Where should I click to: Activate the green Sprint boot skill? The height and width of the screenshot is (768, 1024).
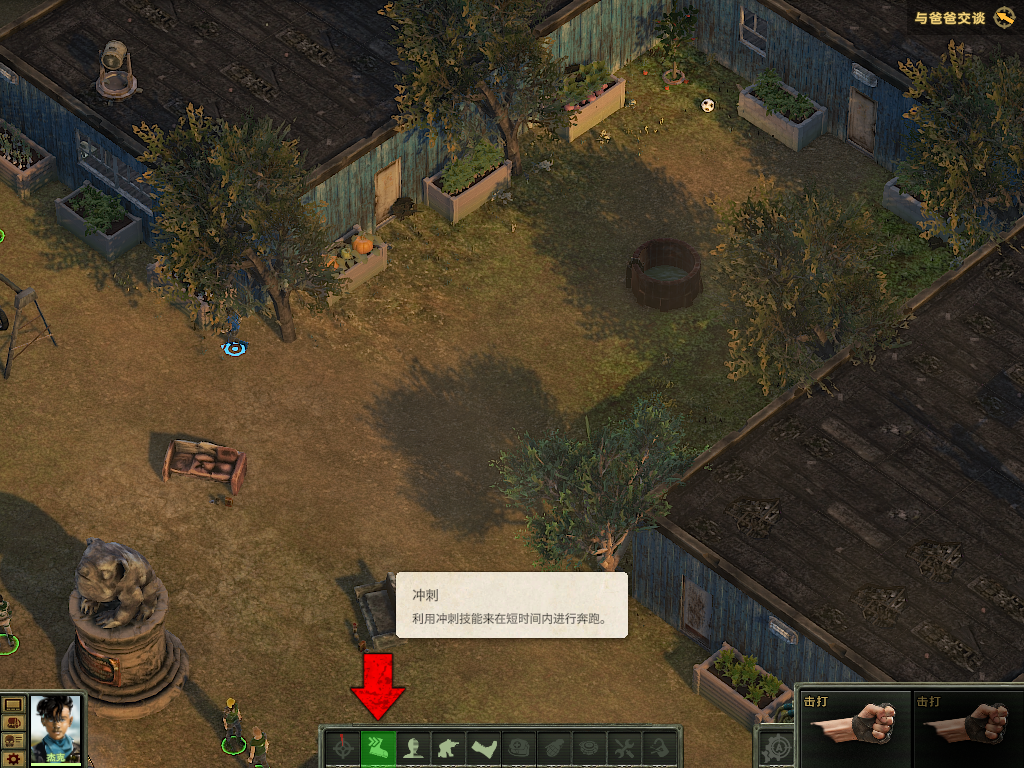click(x=378, y=748)
